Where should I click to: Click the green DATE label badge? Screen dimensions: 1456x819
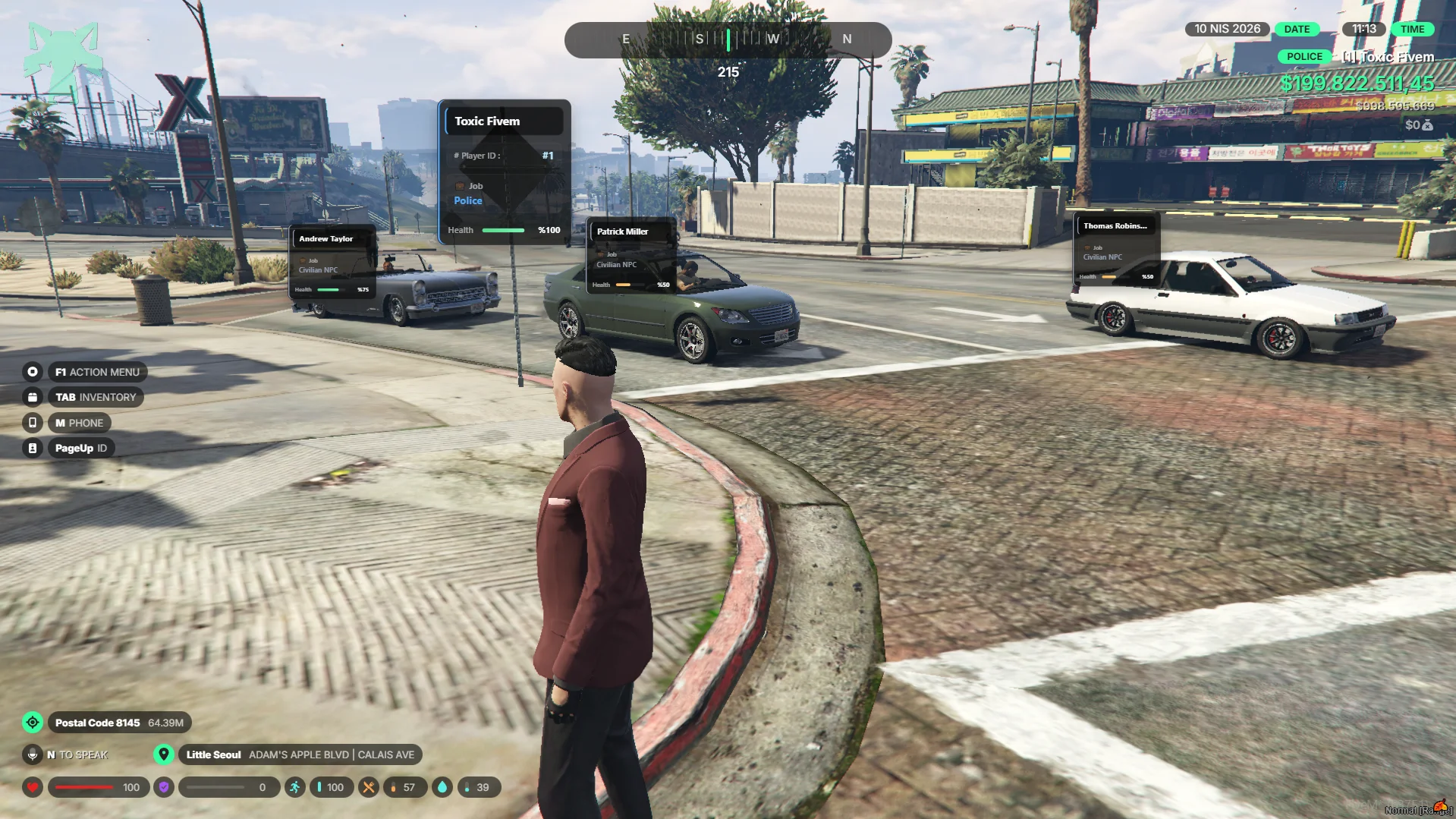point(1297,30)
